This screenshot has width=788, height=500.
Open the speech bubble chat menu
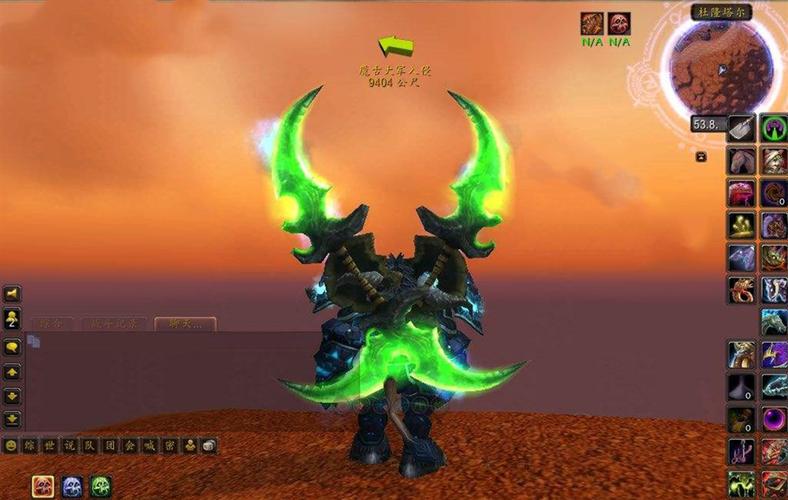pyautogui.click(x=13, y=347)
